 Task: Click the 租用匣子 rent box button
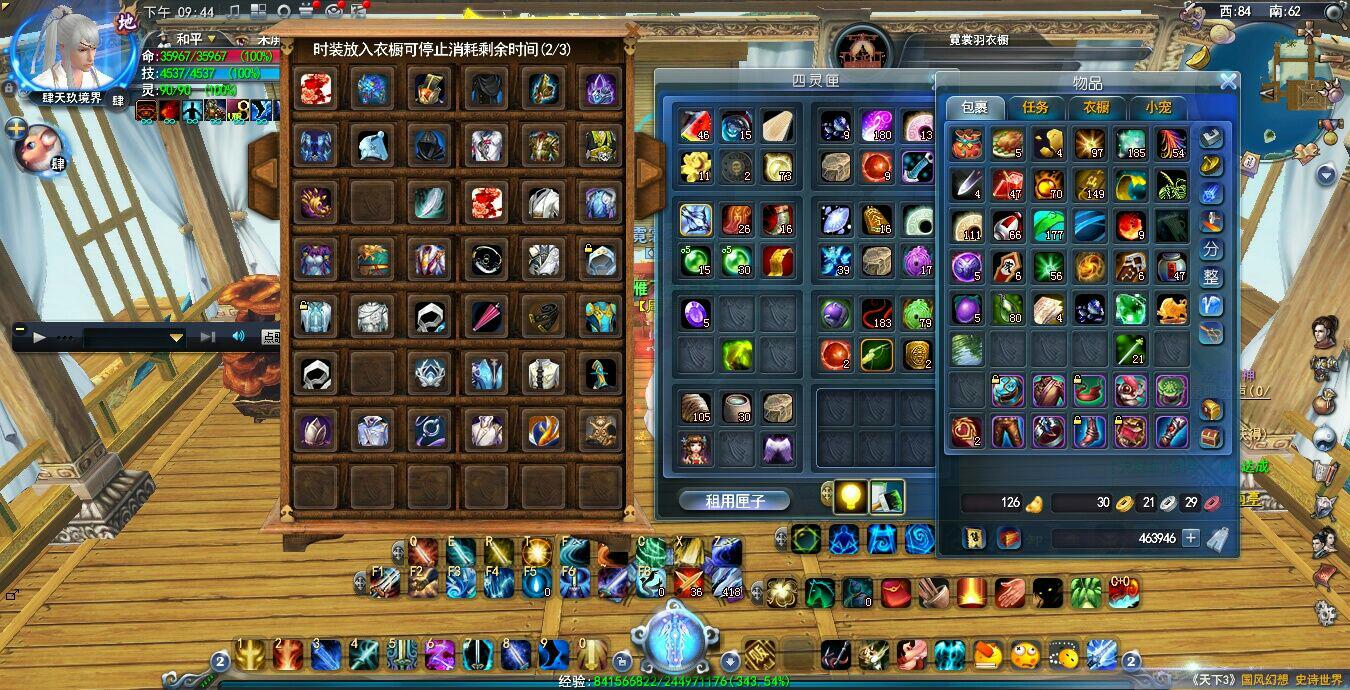(x=735, y=500)
